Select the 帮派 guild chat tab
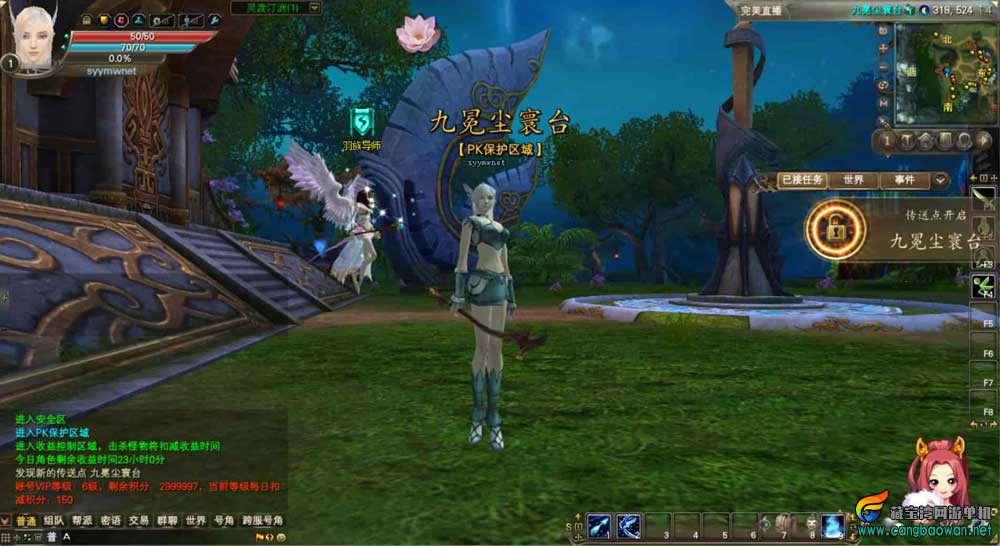This screenshot has width=1000, height=546. tap(82, 520)
